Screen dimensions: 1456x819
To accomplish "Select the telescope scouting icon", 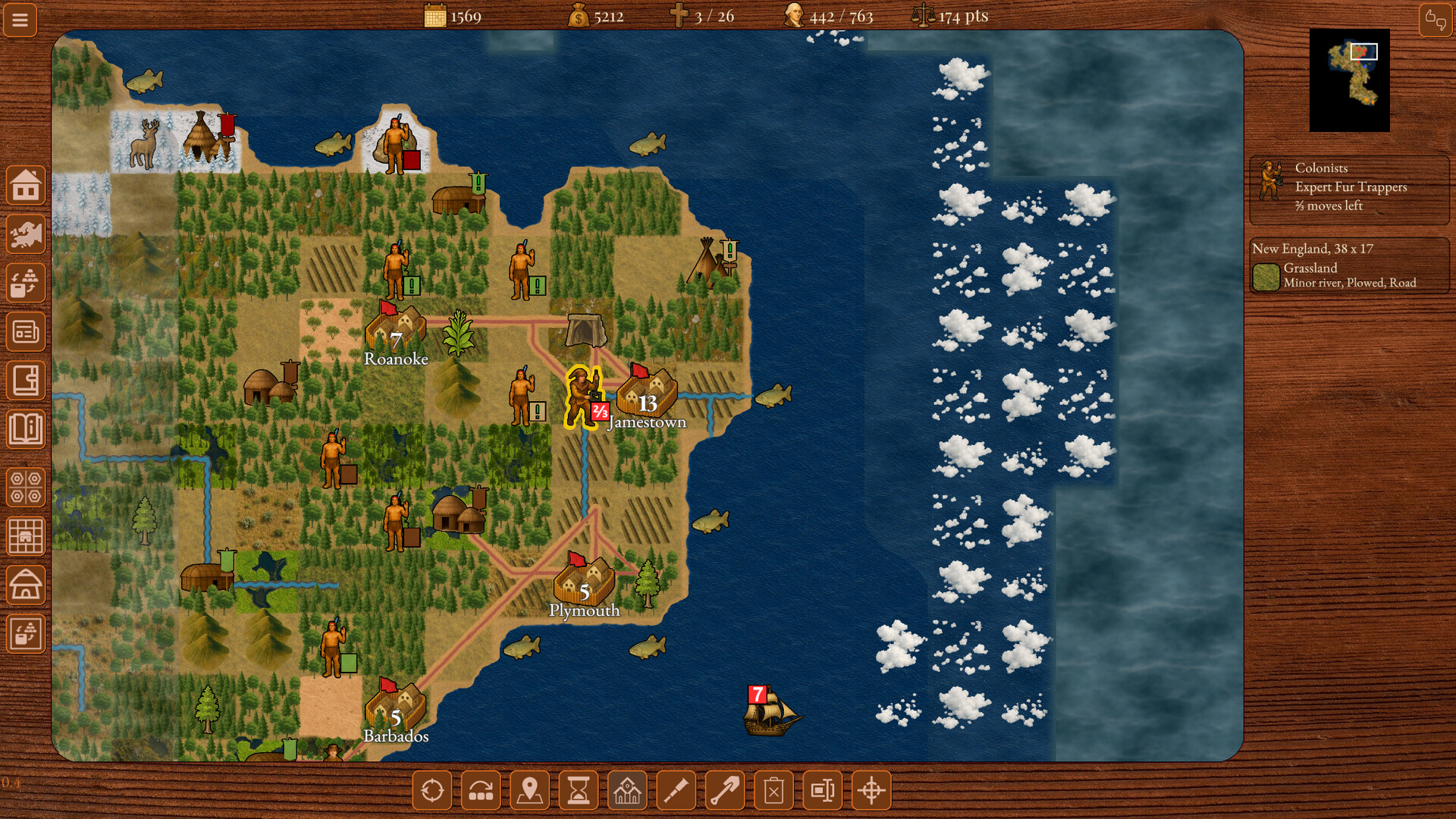I will [x=676, y=790].
